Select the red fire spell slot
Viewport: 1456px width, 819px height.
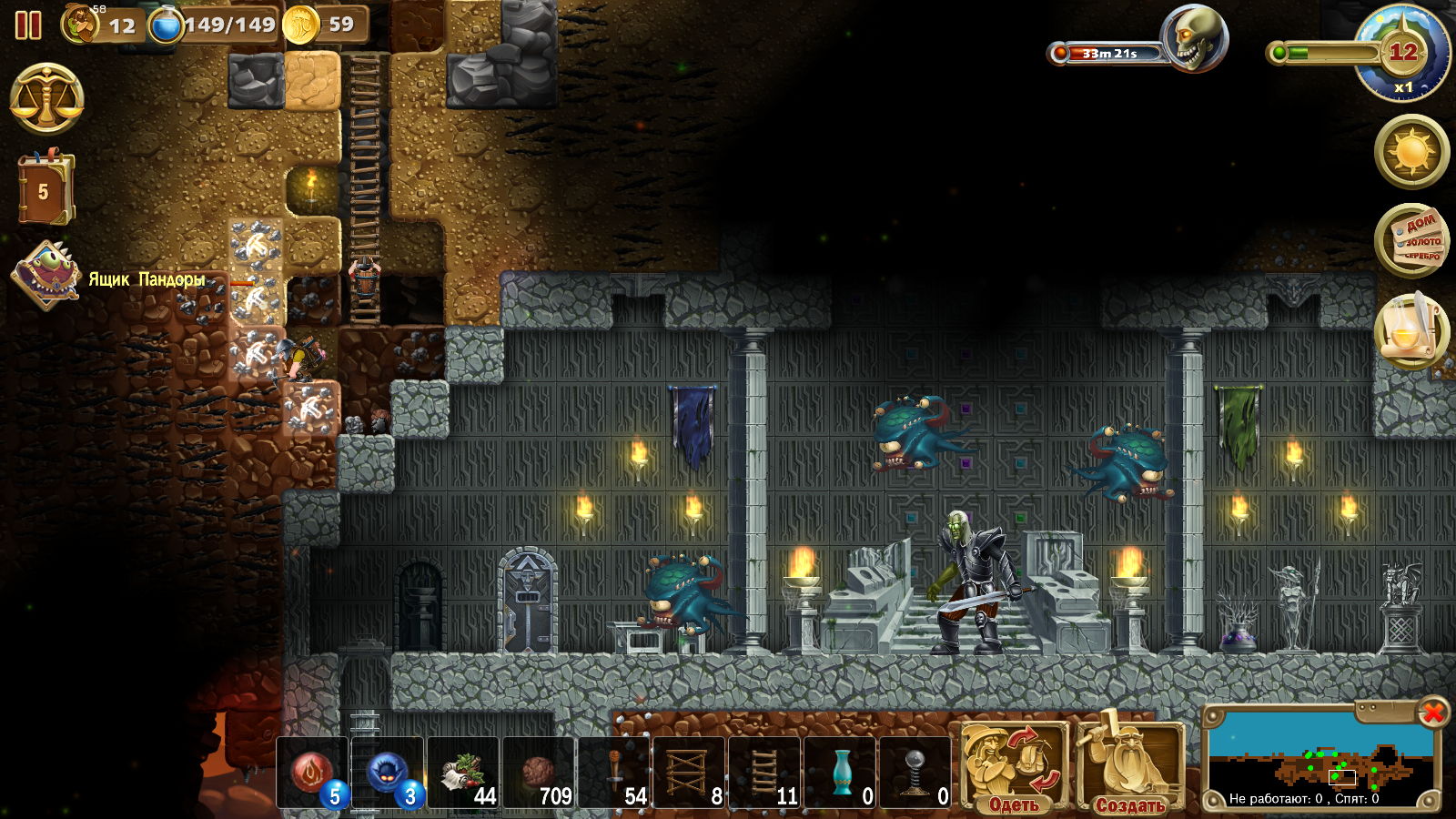tap(312, 773)
